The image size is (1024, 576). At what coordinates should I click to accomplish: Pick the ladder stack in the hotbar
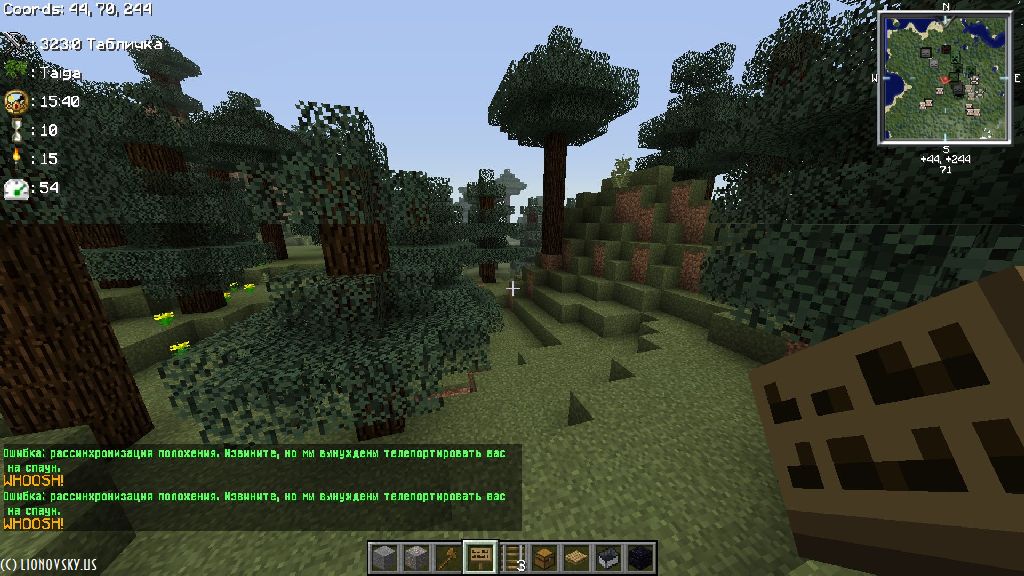tap(515, 557)
